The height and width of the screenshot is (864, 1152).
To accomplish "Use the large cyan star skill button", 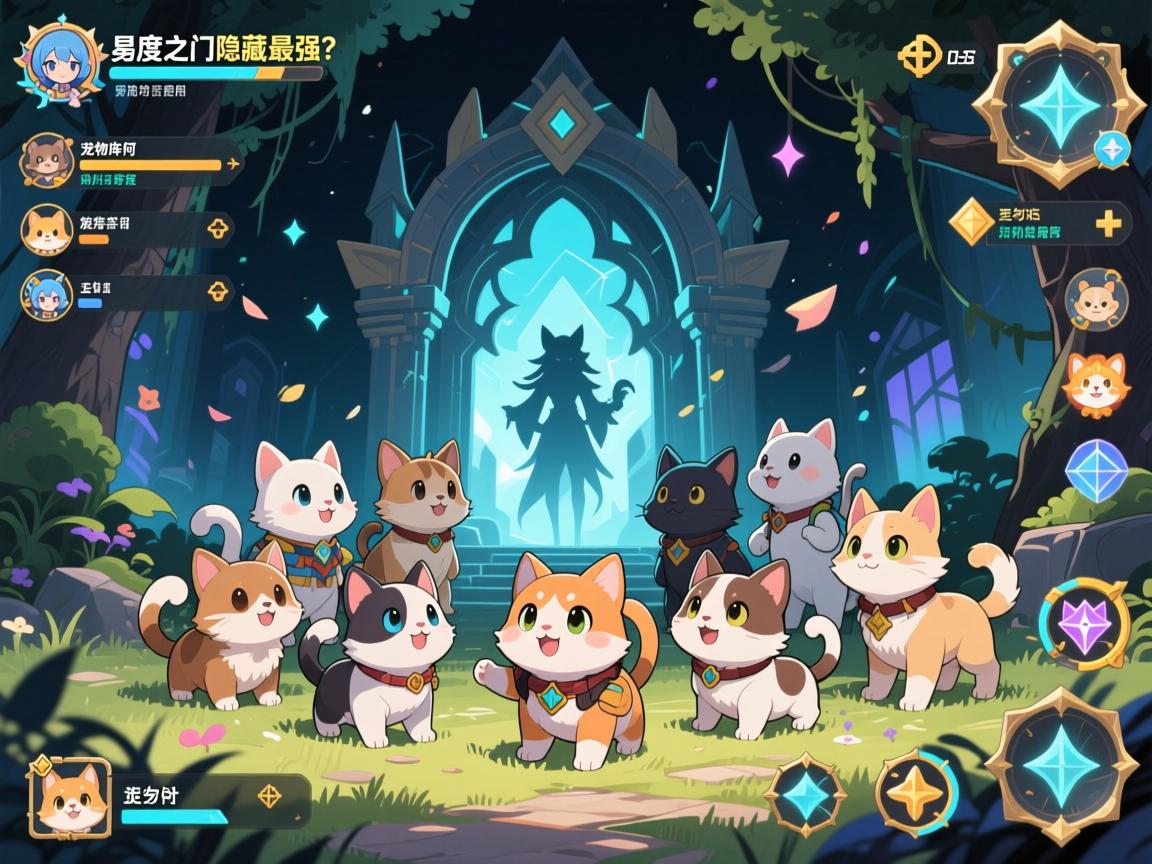I will (1062, 765).
